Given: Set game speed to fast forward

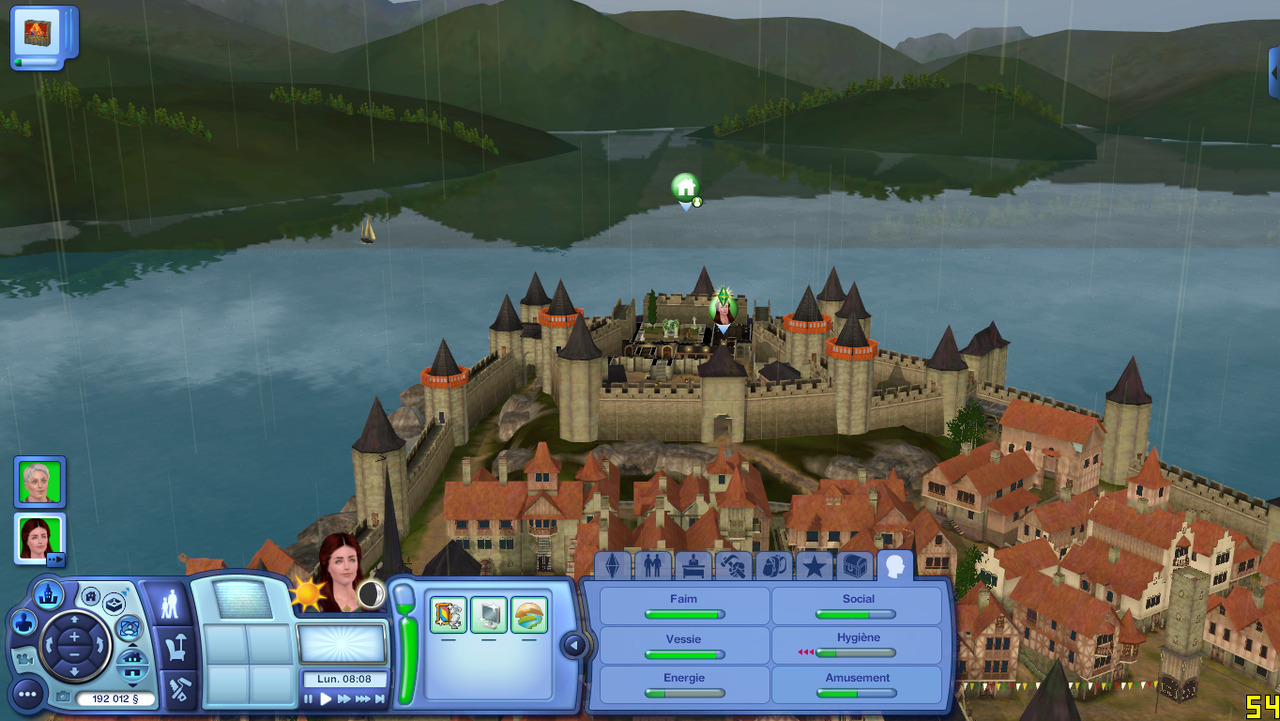Looking at the screenshot, I should pos(344,699).
